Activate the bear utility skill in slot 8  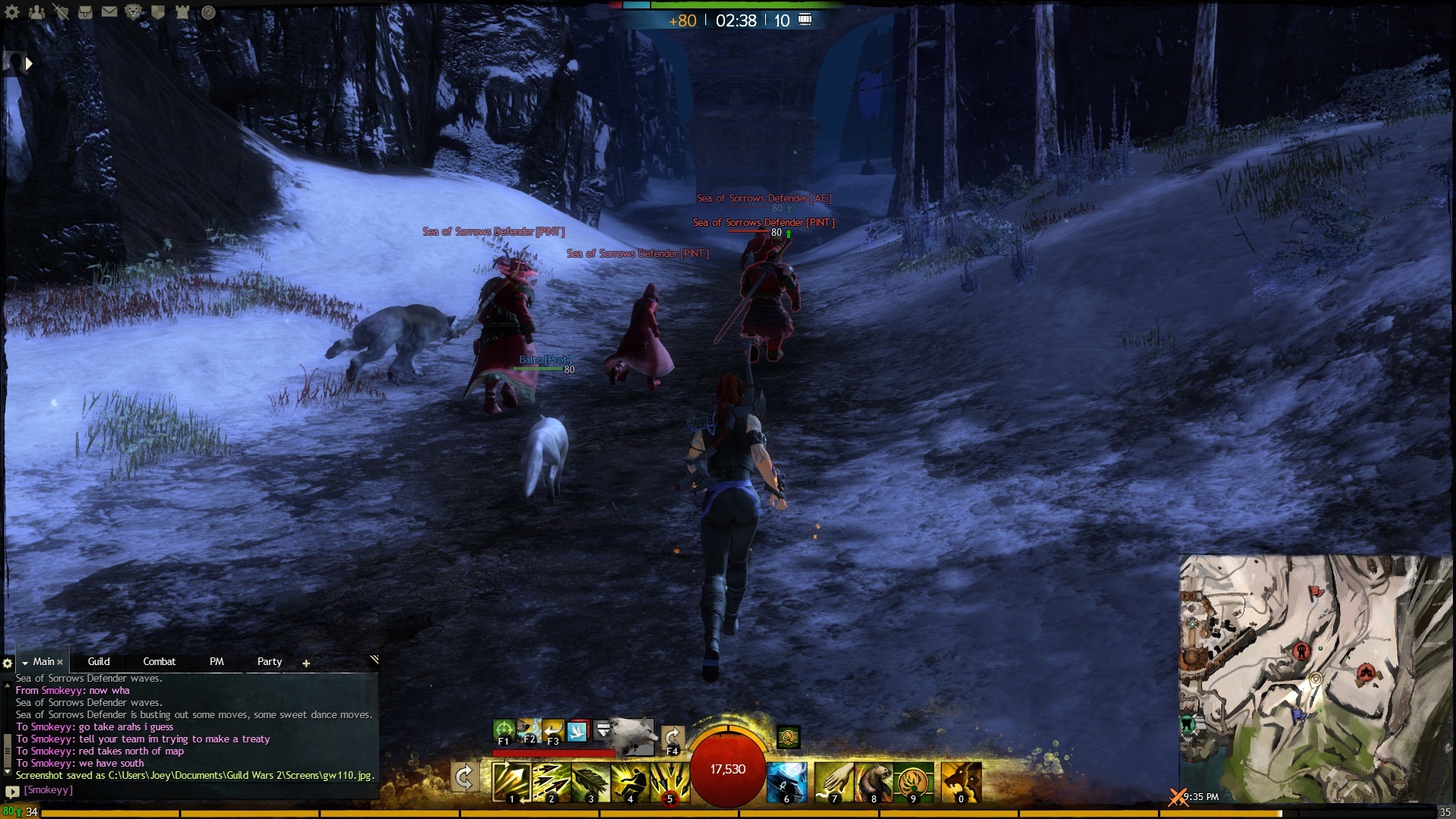[x=873, y=782]
